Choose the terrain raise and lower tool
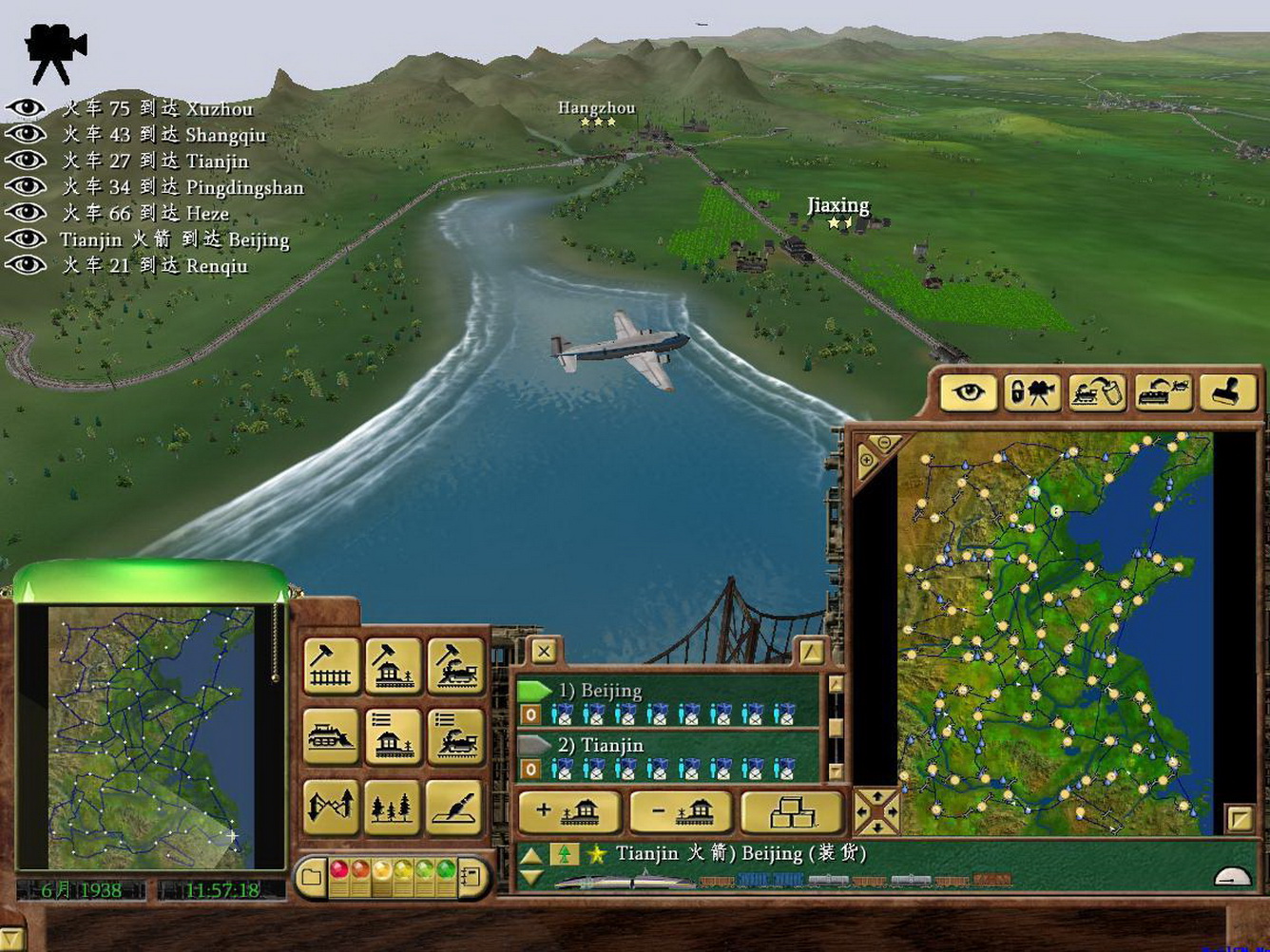 [332, 806]
